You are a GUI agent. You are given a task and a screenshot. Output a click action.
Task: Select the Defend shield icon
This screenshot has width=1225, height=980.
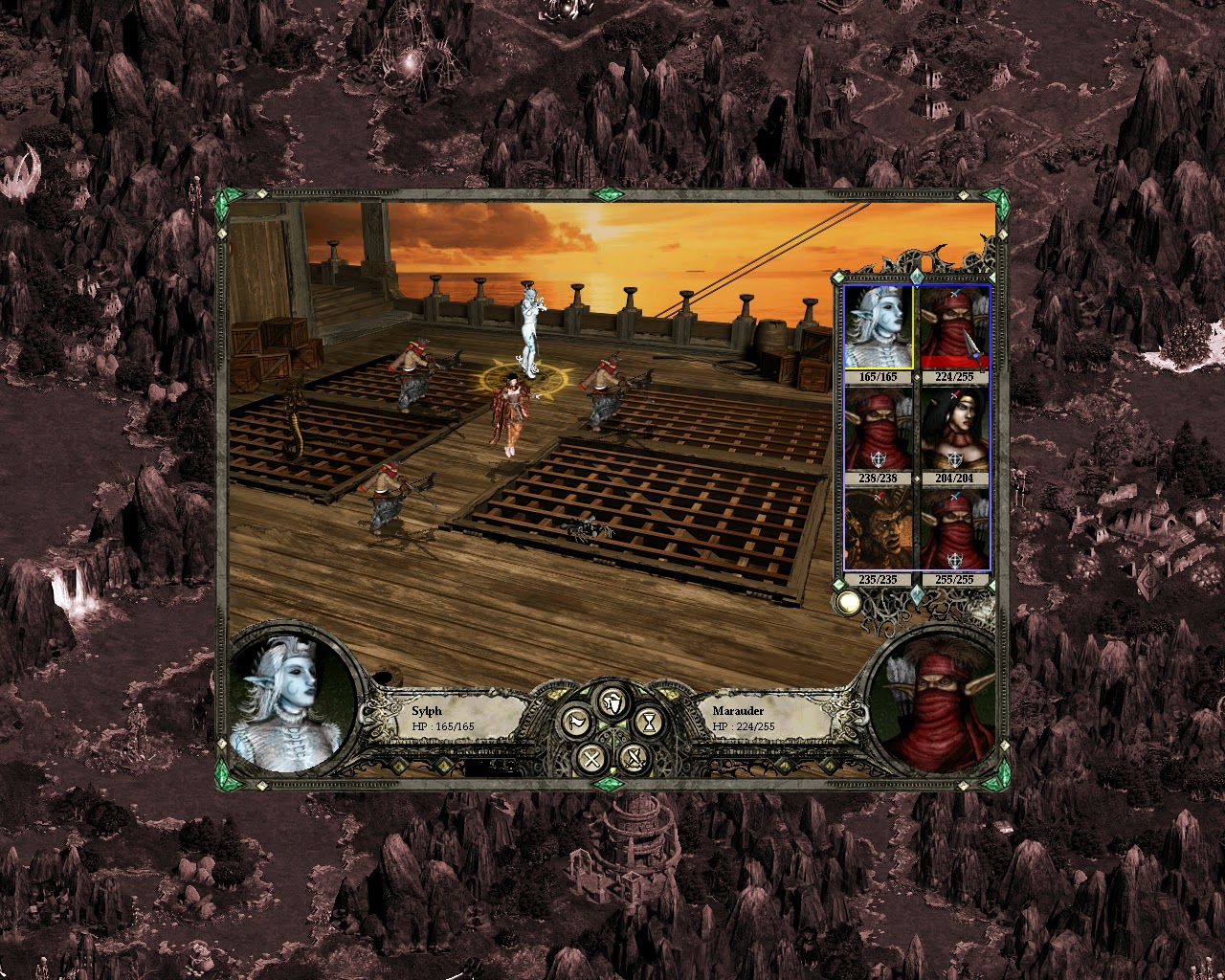point(611,702)
